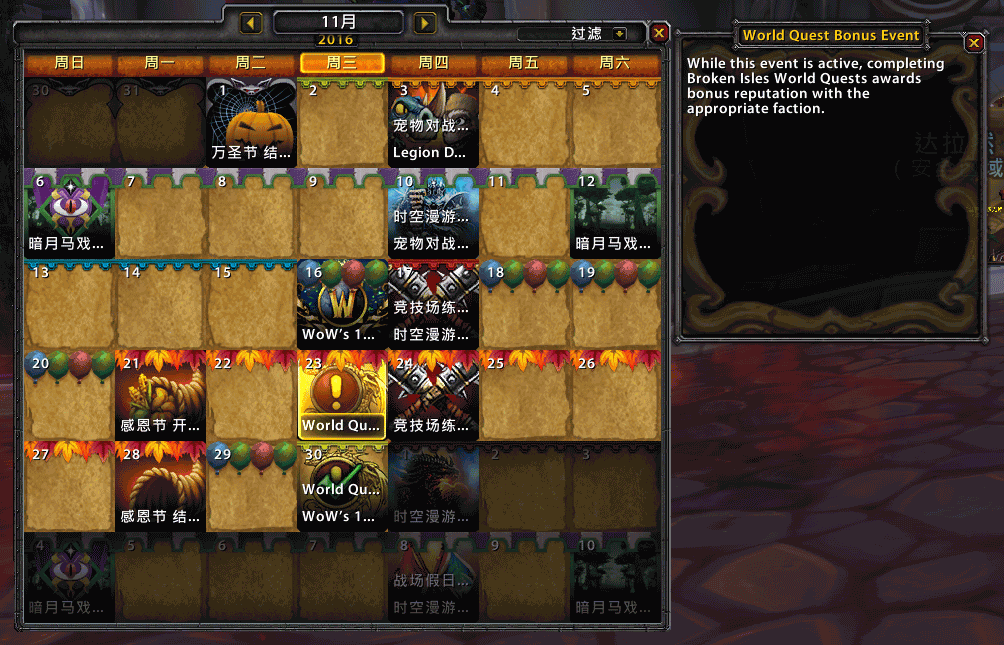Select the World Quest entry on day 30

click(340, 489)
